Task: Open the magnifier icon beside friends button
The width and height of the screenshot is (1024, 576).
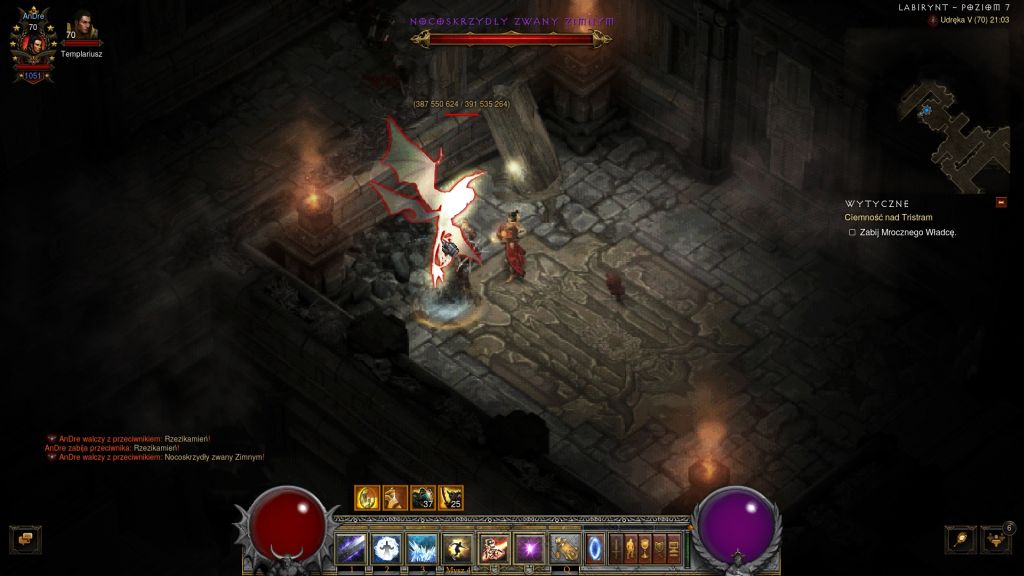Action: pyautogui.click(x=961, y=539)
